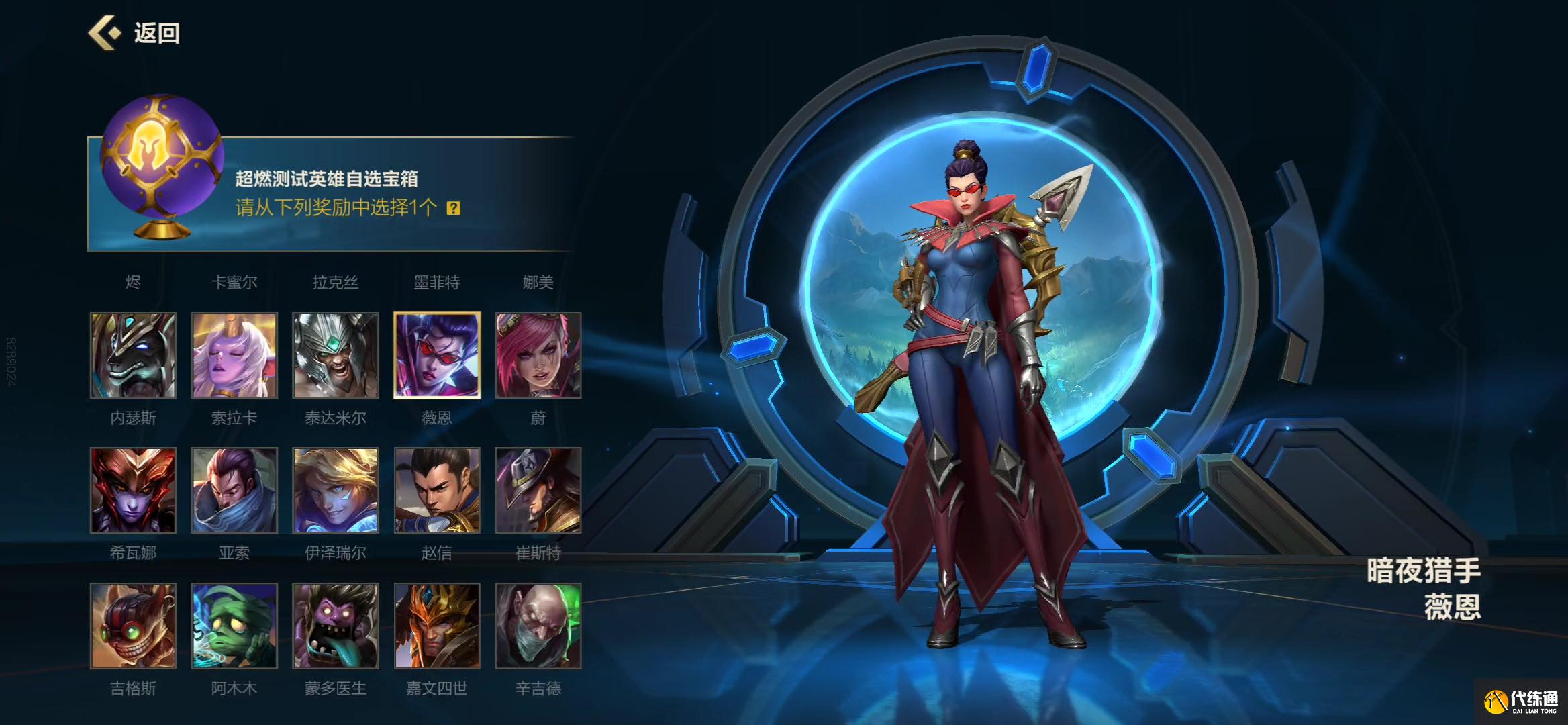Choose the 吉格斯 hero portrait

(134, 626)
